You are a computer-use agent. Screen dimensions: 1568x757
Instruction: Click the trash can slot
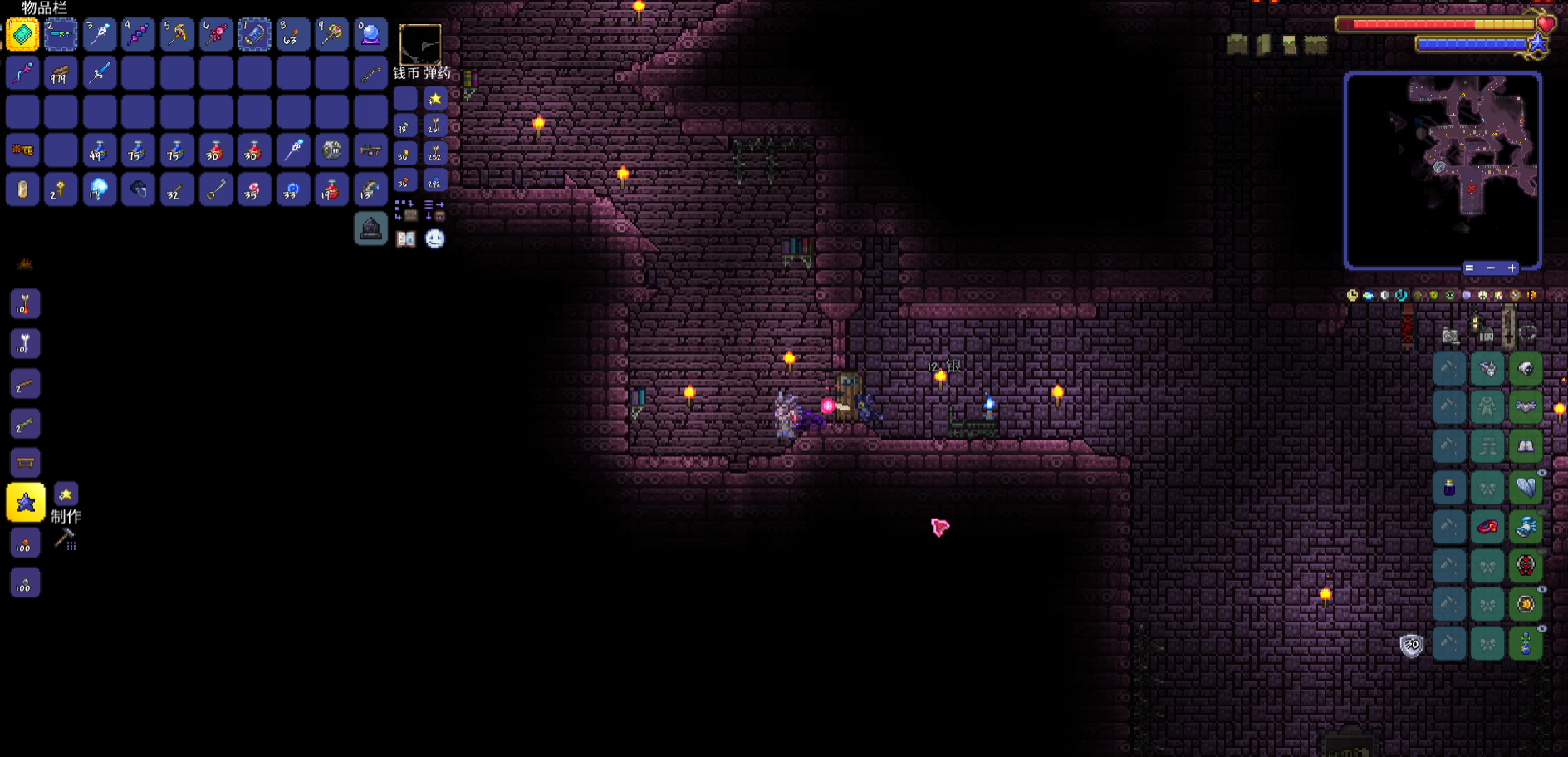(370, 229)
